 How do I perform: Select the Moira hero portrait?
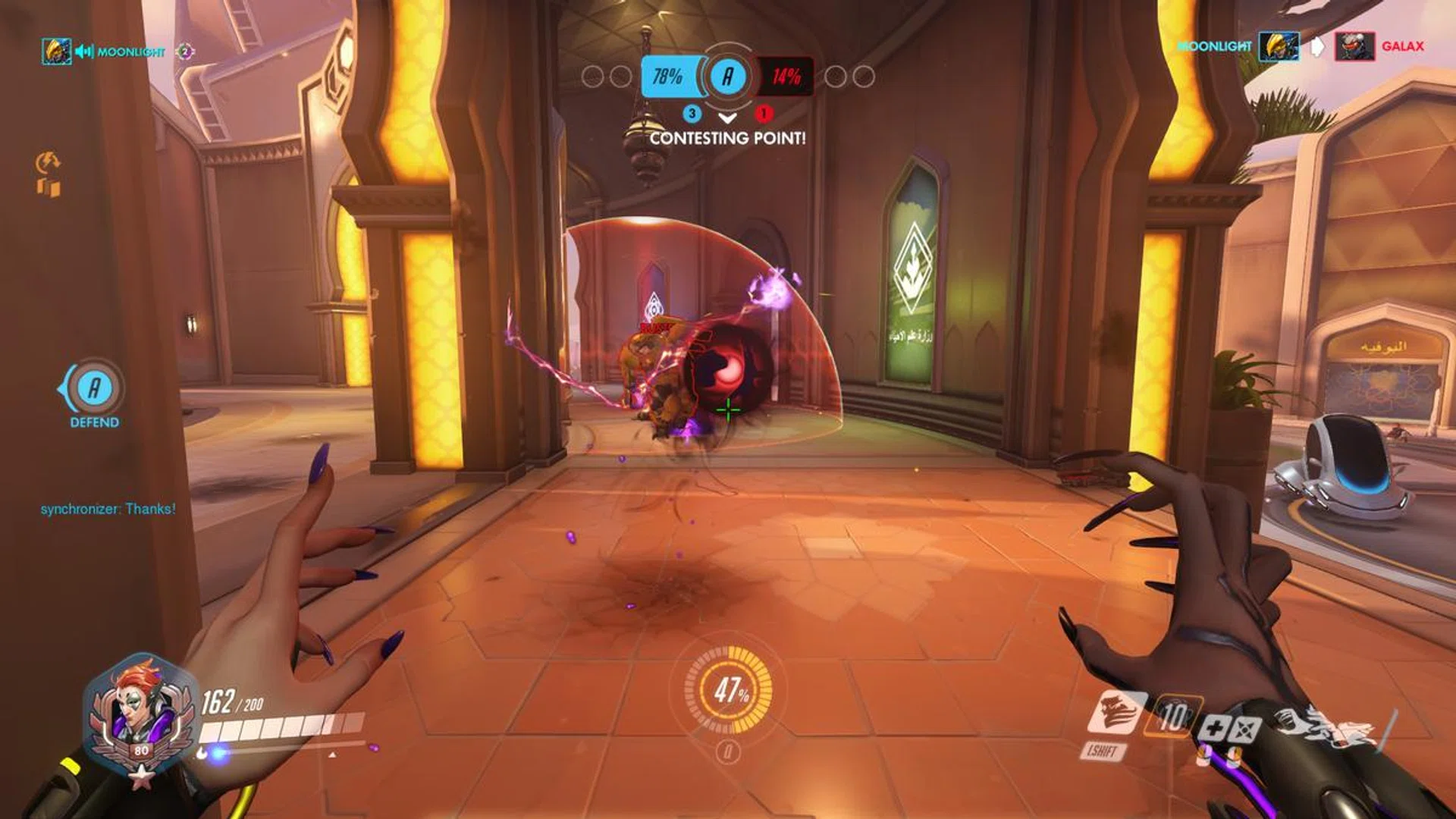[140, 709]
